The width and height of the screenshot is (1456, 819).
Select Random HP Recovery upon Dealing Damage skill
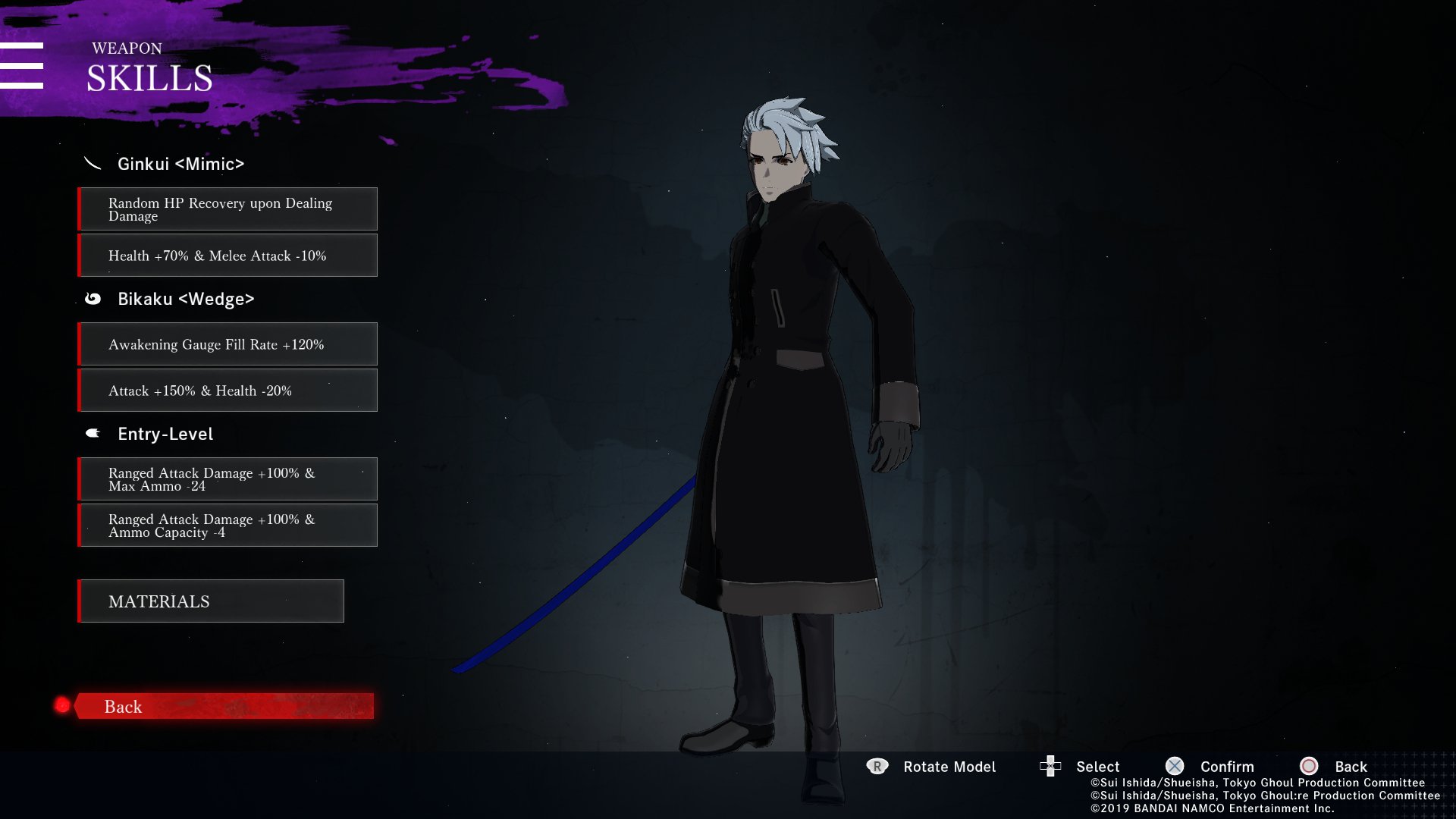[x=227, y=209]
